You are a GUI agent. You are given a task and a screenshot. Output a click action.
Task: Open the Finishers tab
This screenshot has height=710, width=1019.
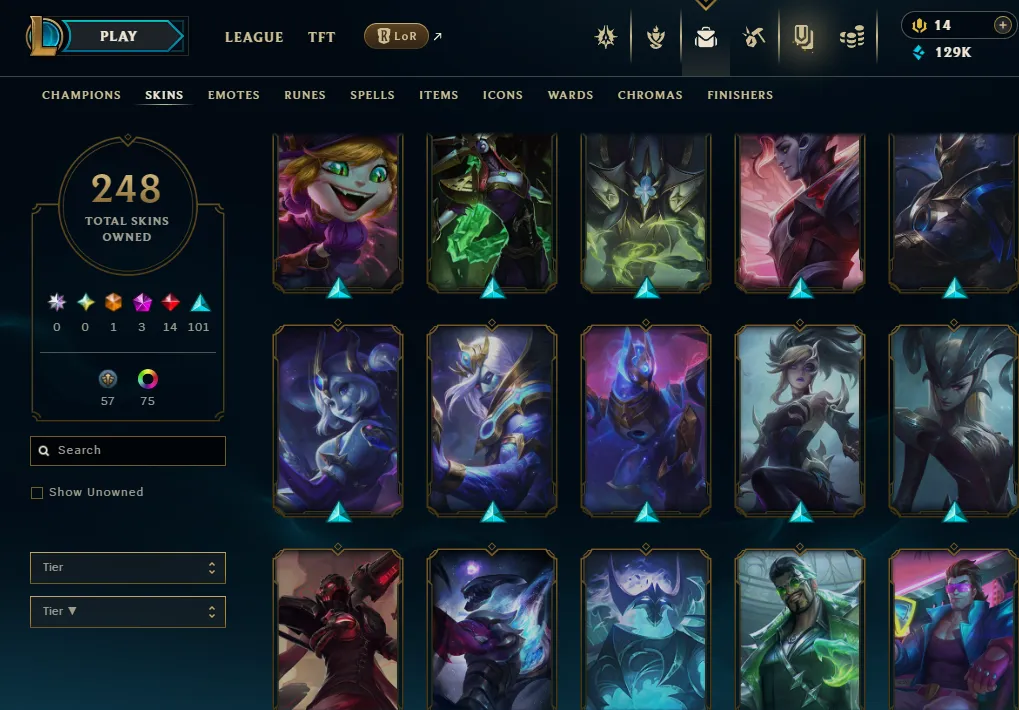[740, 95]
